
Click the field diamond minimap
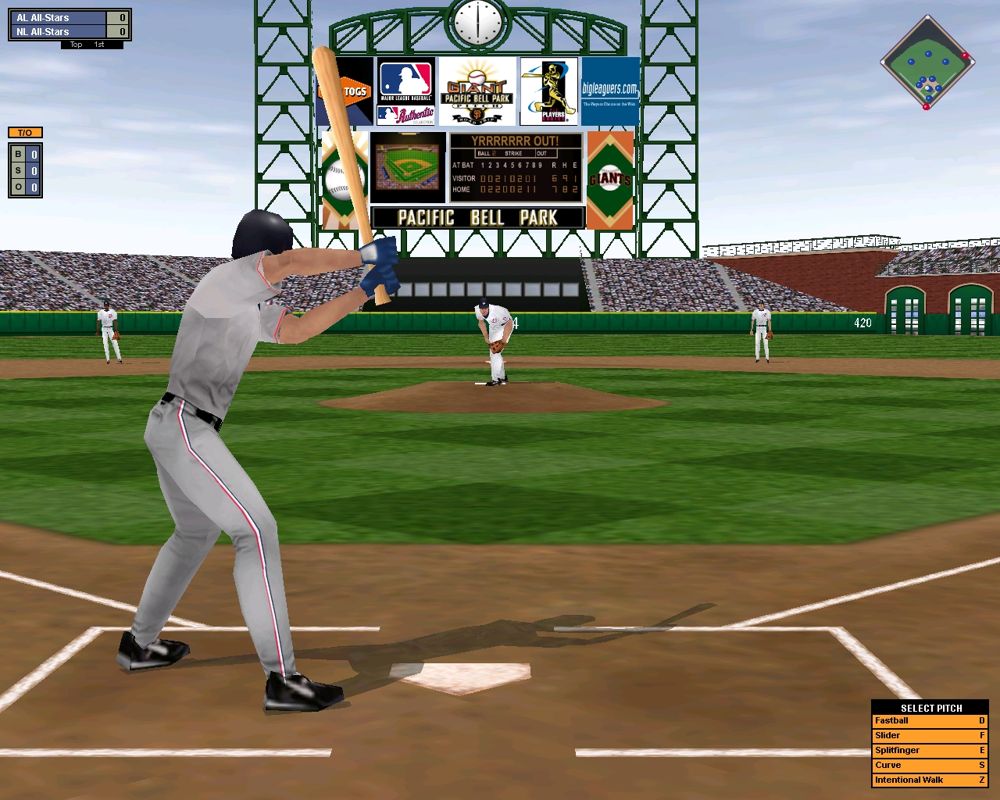[927, 62]
